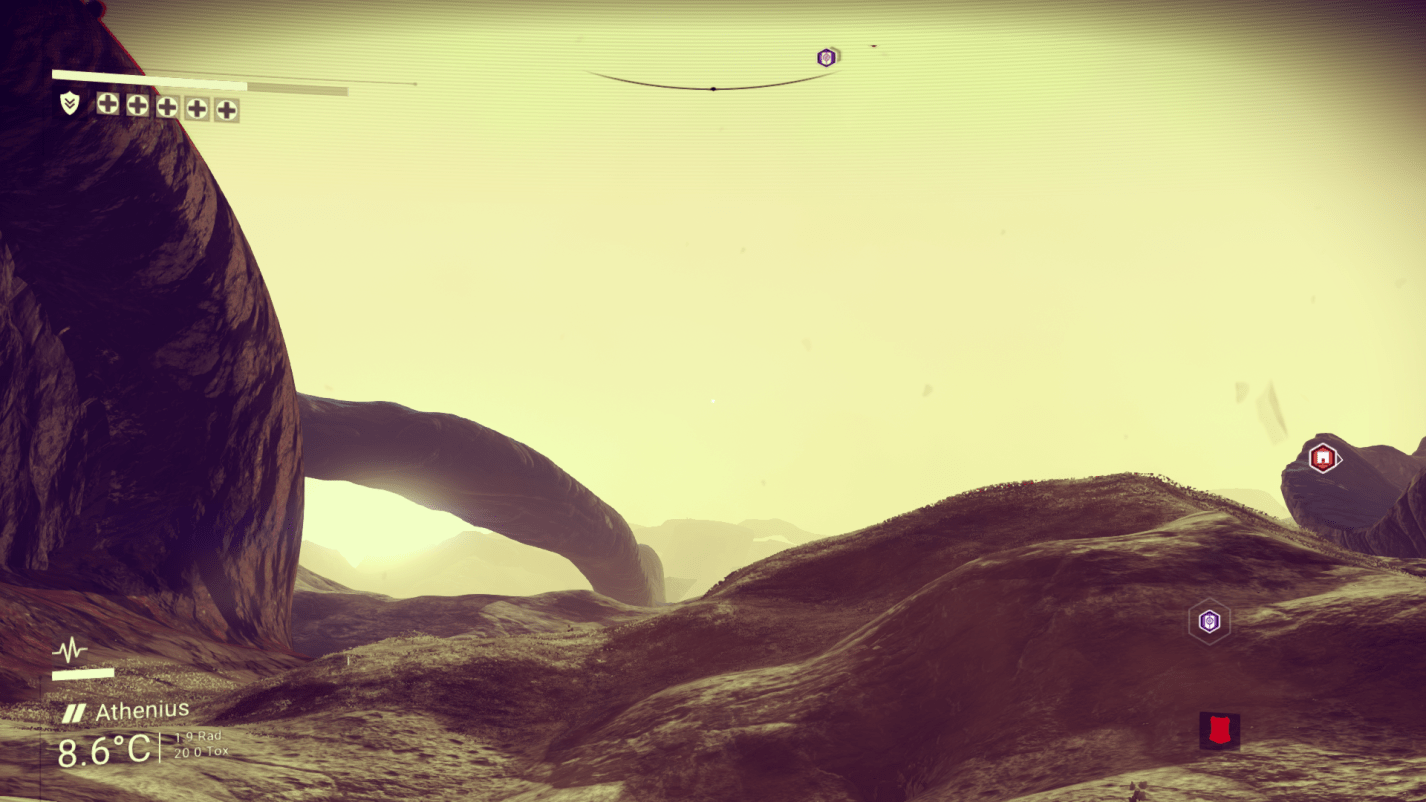Select the red sentinel icon near bottom right
Screen dimensions: 1426x802
pos(1219,730)
